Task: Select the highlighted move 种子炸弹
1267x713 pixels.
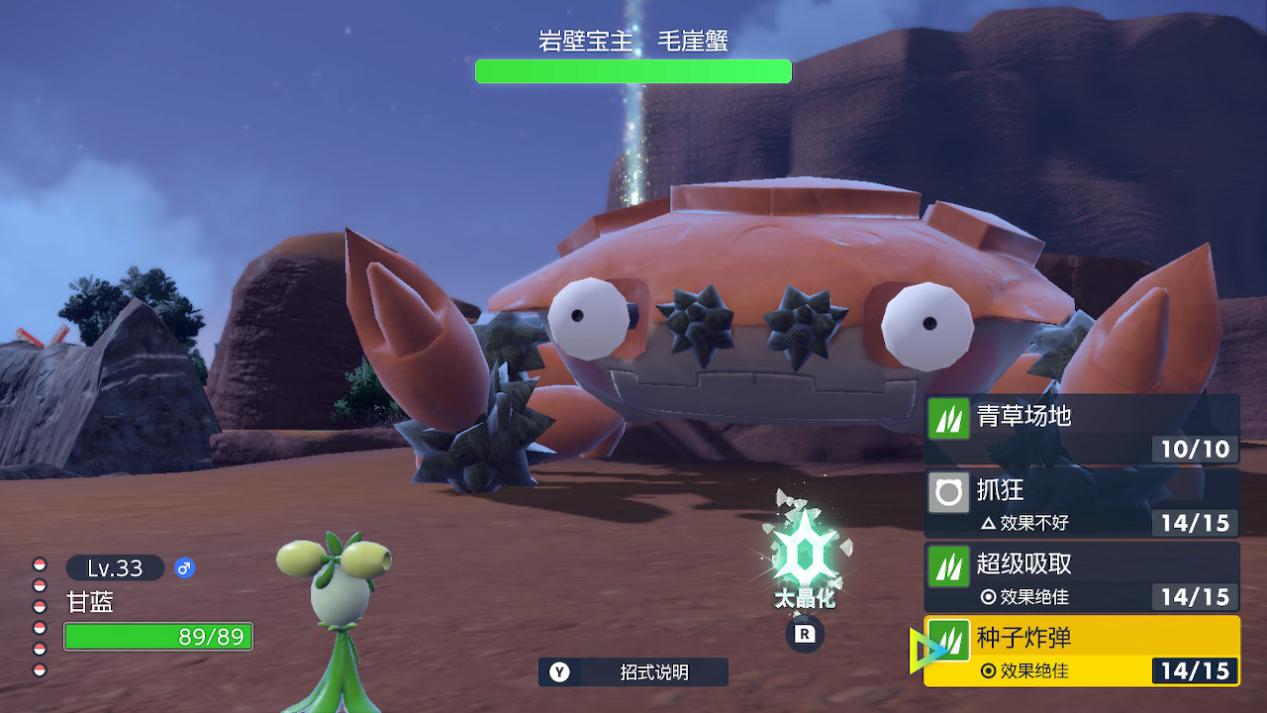Action: [x=1082, y=651]
